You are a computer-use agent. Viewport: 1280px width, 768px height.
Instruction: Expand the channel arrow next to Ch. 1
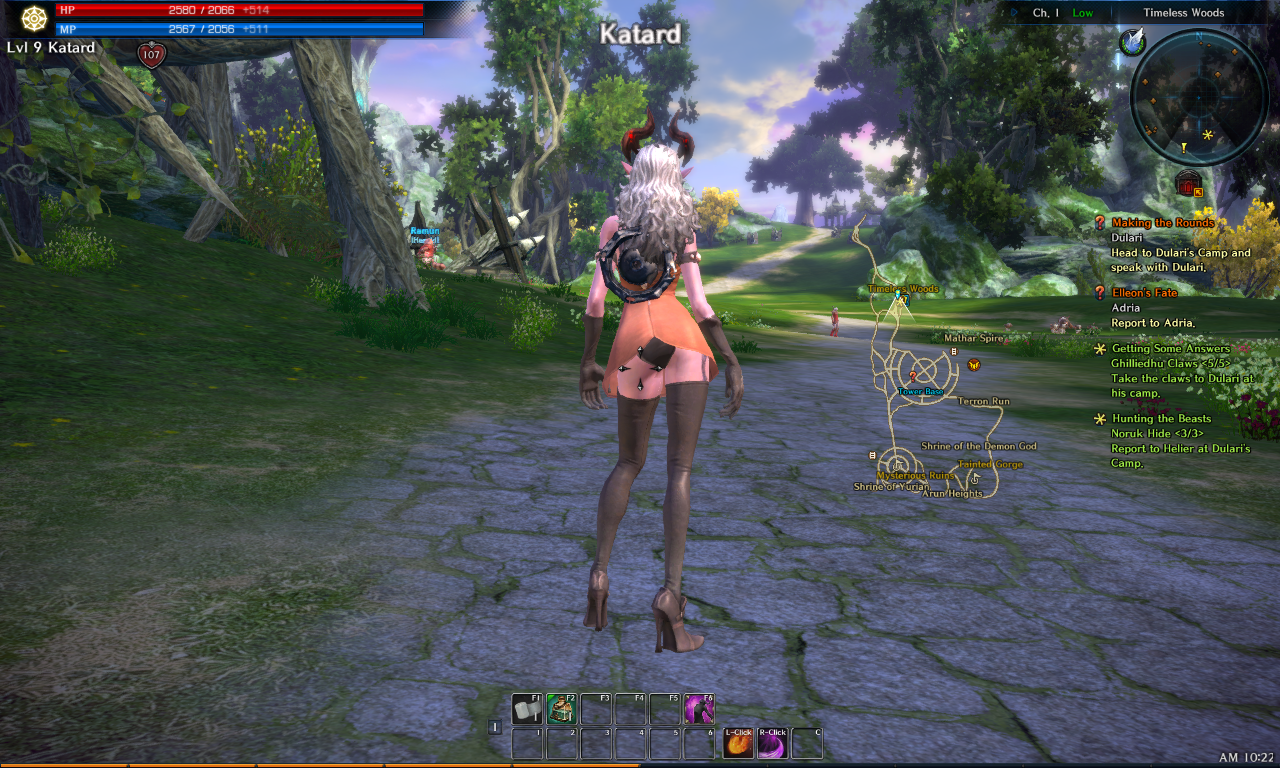(1015, 13)
